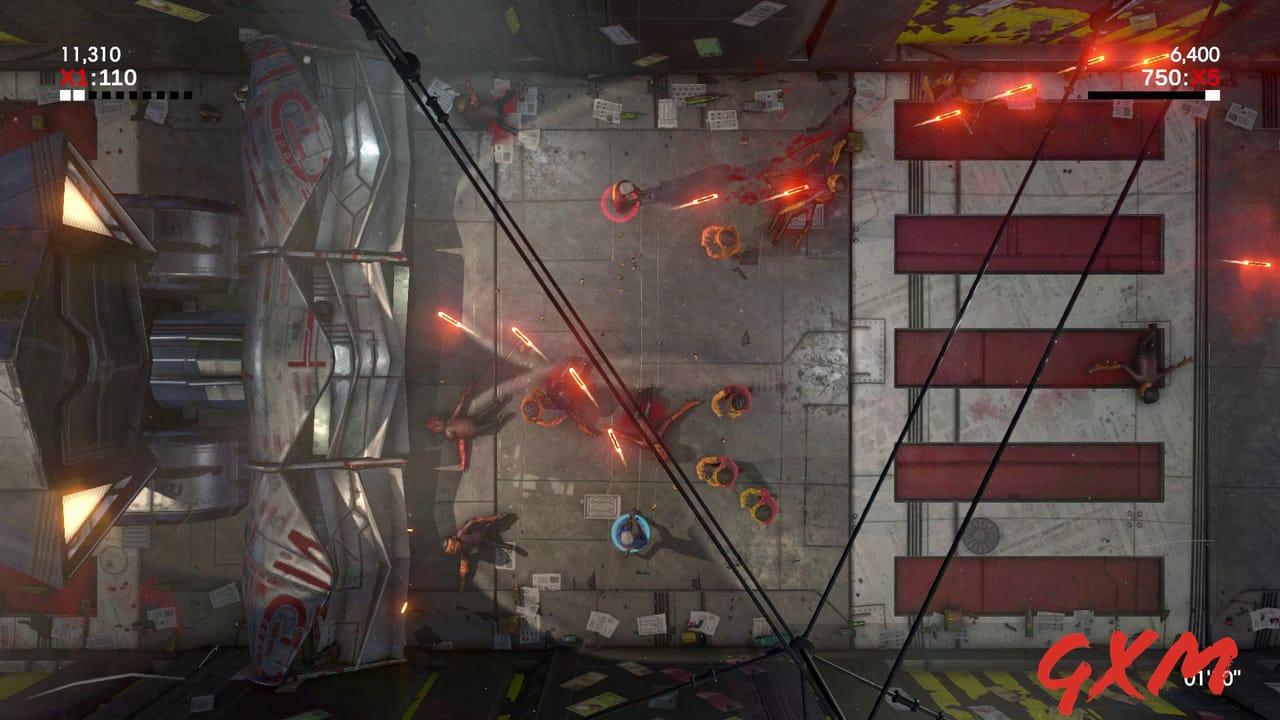Toggle the first white segment of the combo meter
This screenshot has width=1280, height=720.
coord(66,96)
